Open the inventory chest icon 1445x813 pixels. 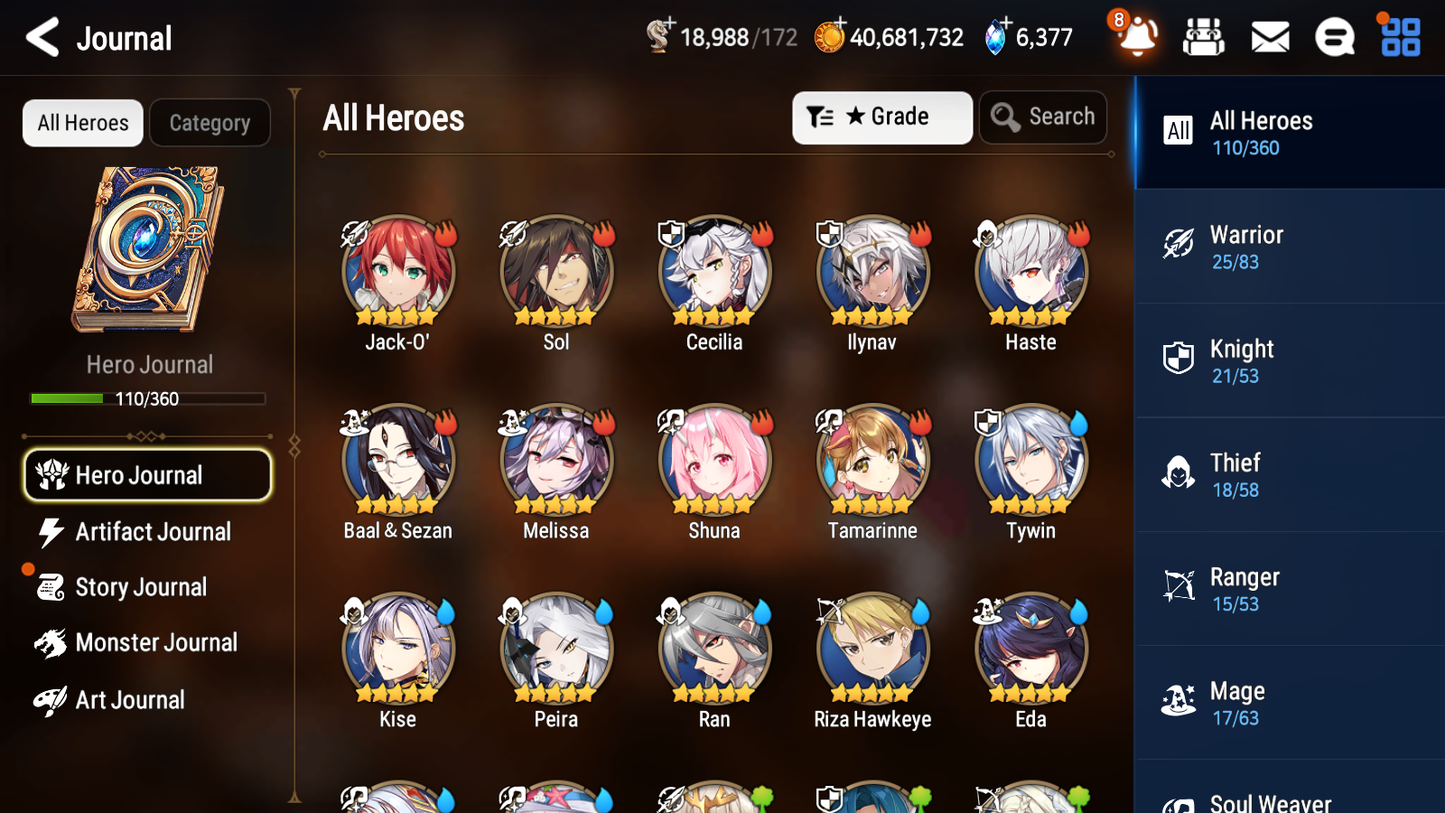[1203, 36]
